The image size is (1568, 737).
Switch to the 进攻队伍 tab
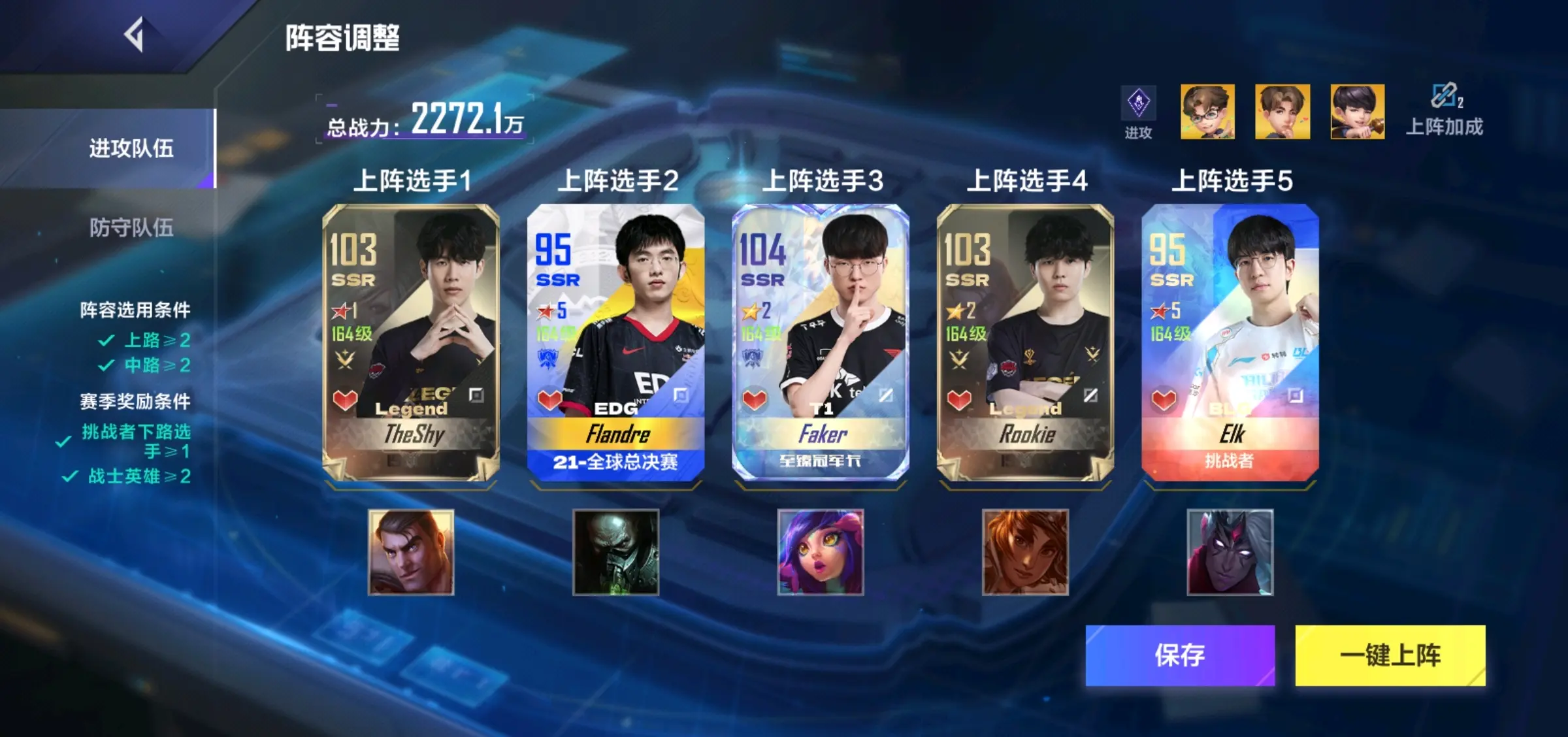pyautogui.click(x=131, y=148)
